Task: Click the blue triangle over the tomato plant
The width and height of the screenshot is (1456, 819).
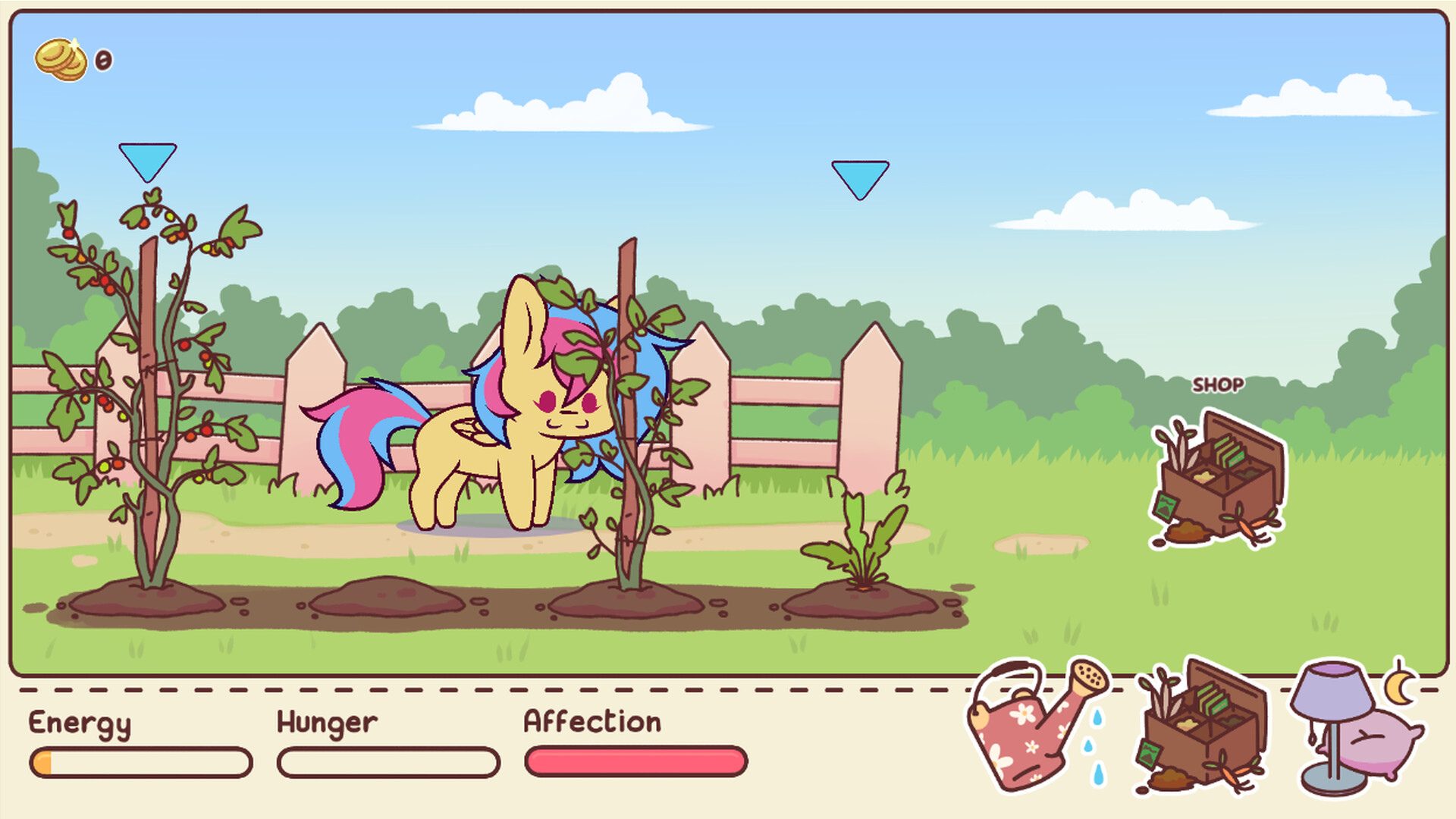Action: (146, 161)
